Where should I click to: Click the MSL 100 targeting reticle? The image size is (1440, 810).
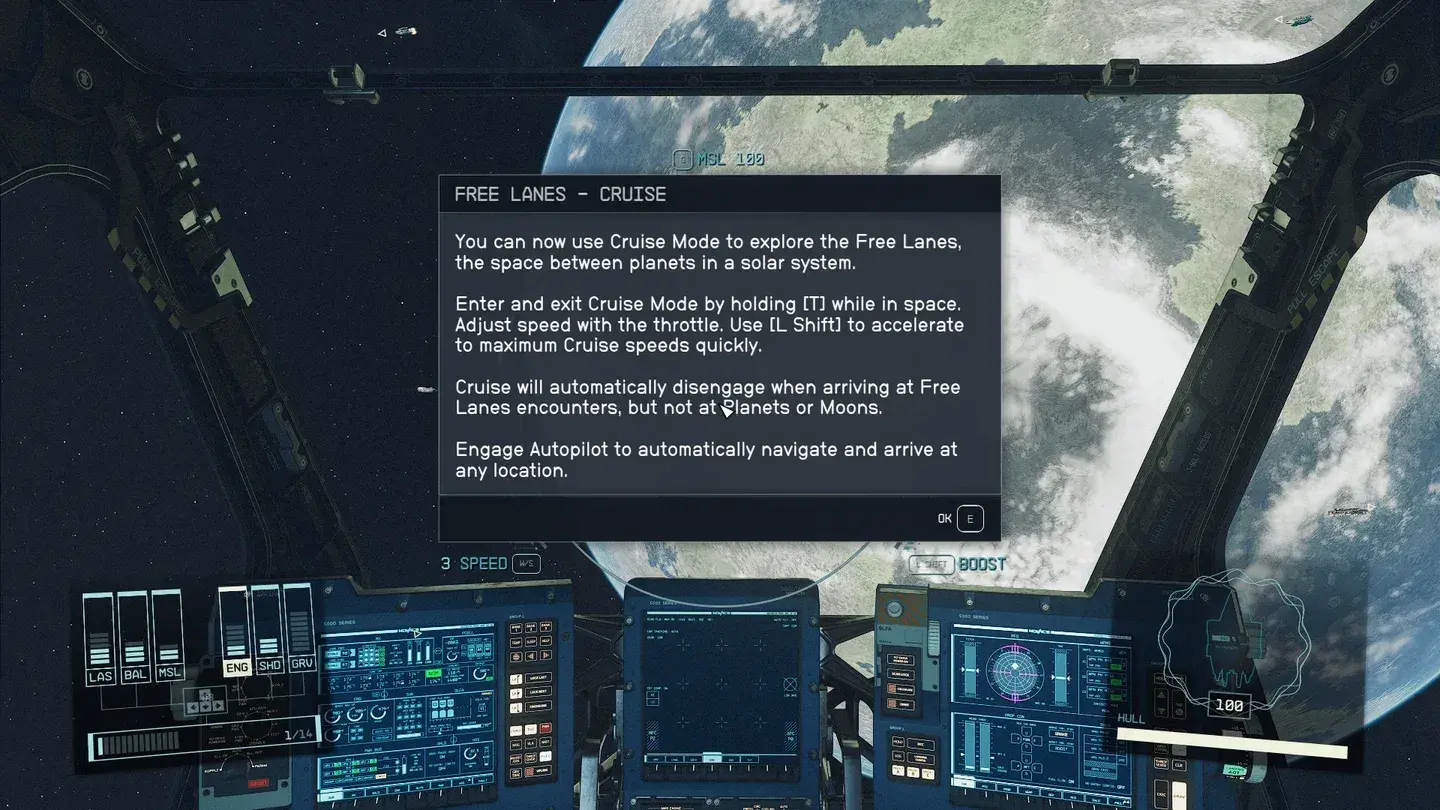719,158
